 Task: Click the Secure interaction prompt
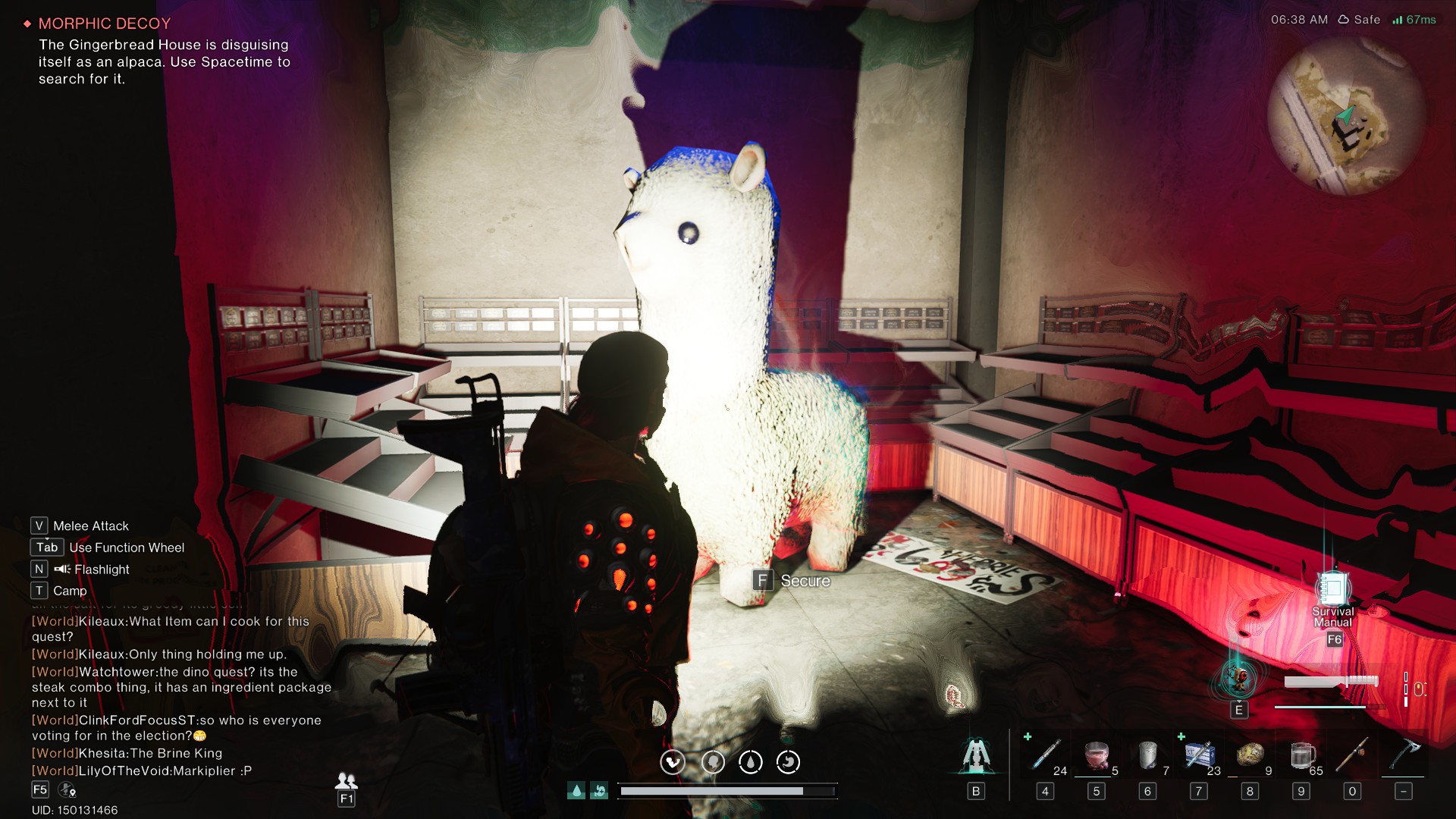[x=795, y=581]
